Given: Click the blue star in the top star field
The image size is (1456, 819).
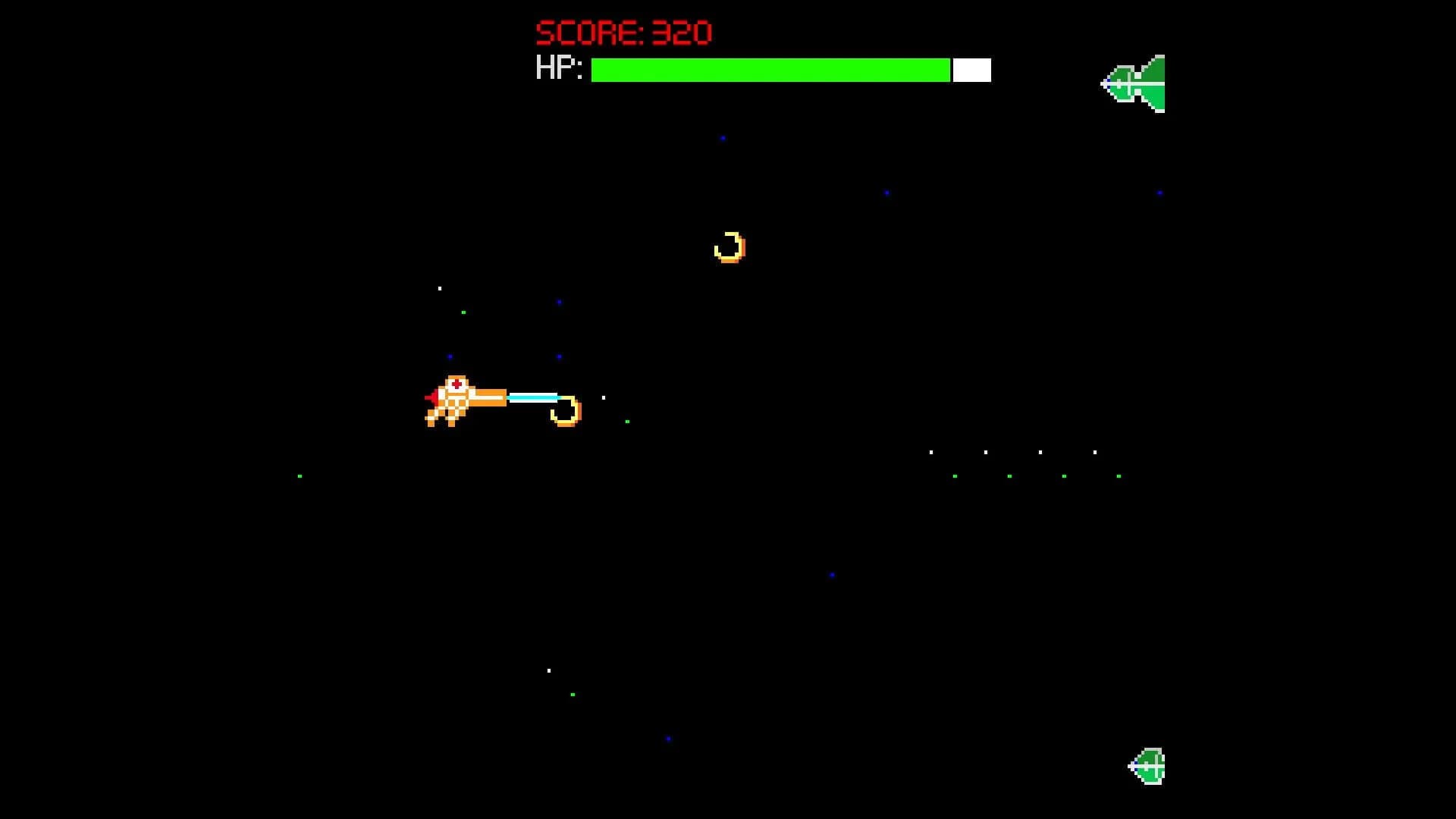Looking at the screenshot, I should click(x=721, y=139).
